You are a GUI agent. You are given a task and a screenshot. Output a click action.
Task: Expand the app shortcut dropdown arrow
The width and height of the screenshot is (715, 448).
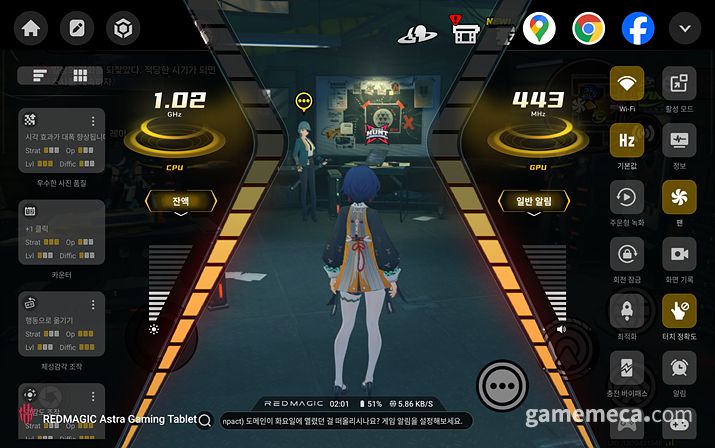click(685, 28)
